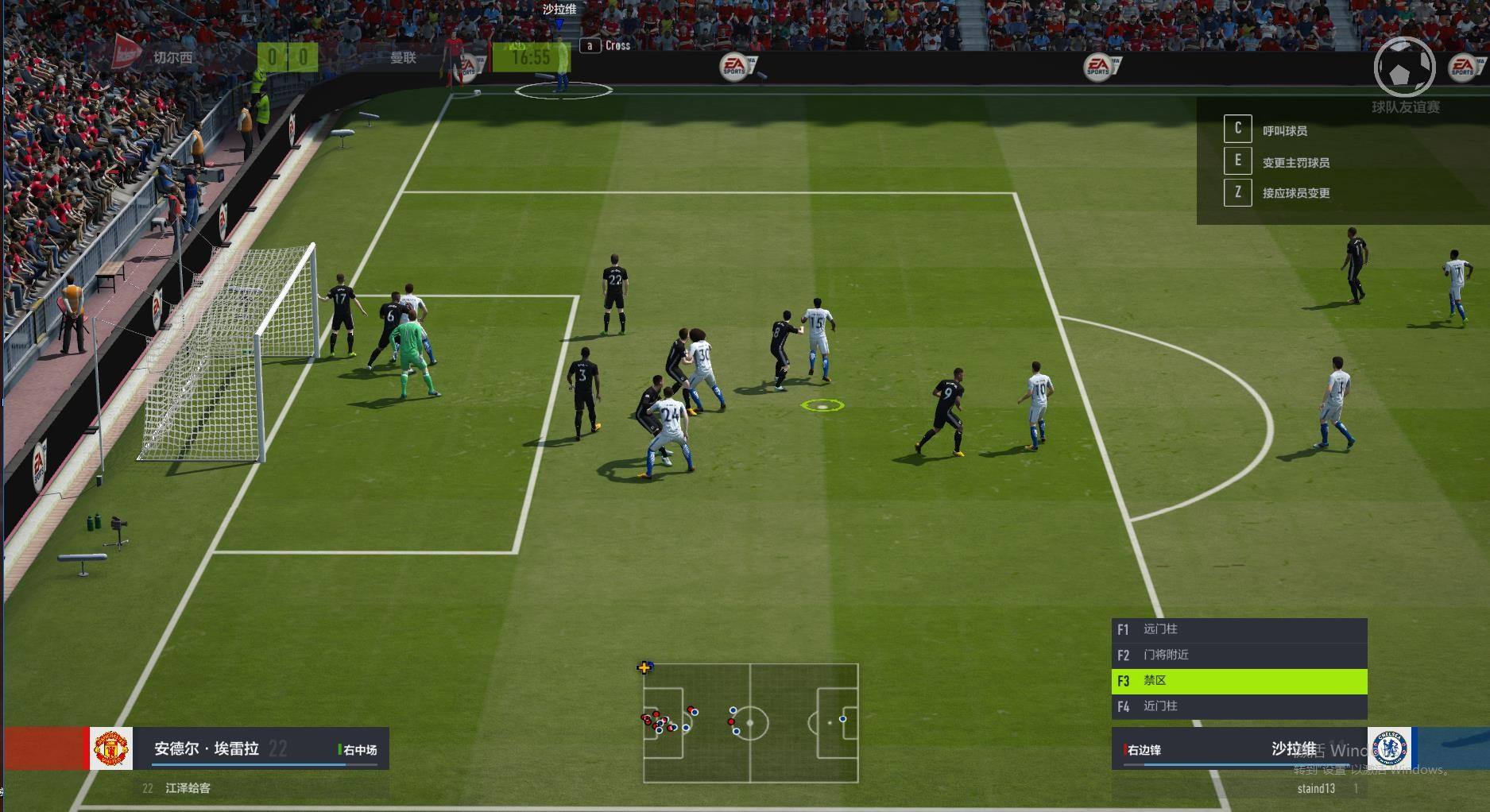Open the 安德尔·埃雷拉 player panel
This screenshot has width=1490, height=812.
[238, 748]
